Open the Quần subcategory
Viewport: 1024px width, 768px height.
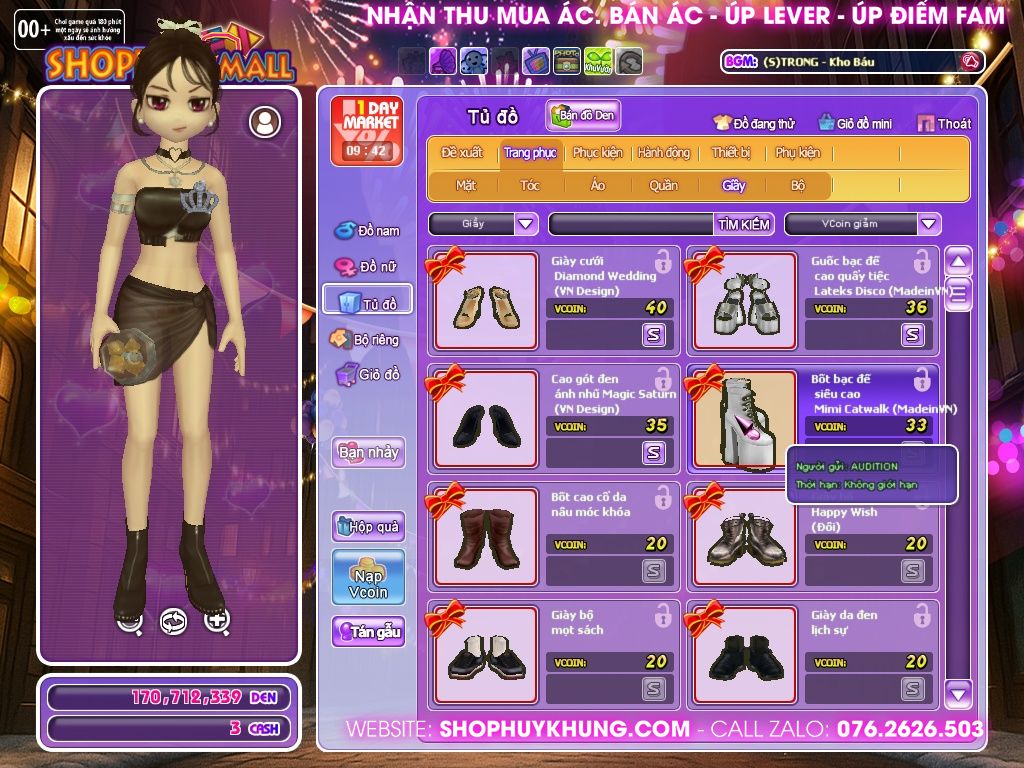[x=662, y=185]
